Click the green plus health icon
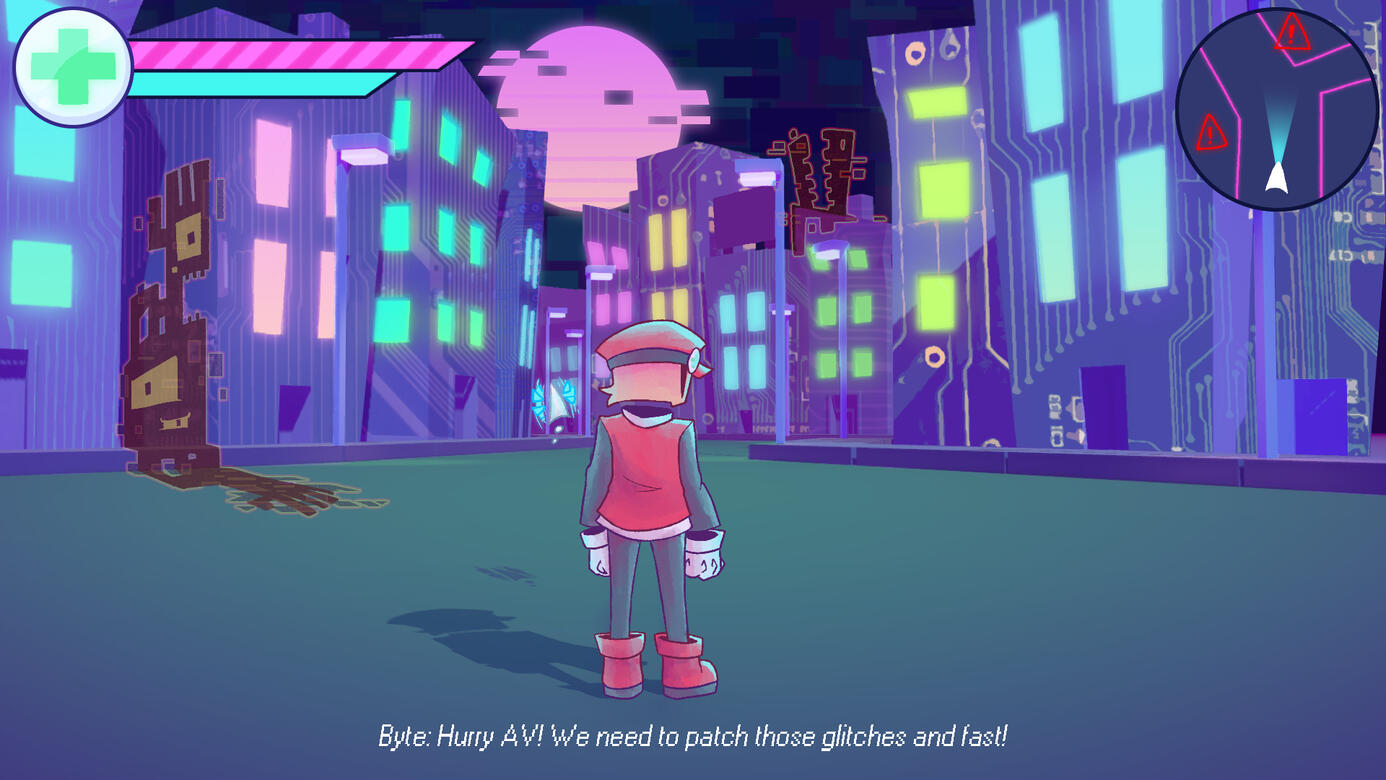Screen dimensions: 1386x780 click(x=71, y=67)
